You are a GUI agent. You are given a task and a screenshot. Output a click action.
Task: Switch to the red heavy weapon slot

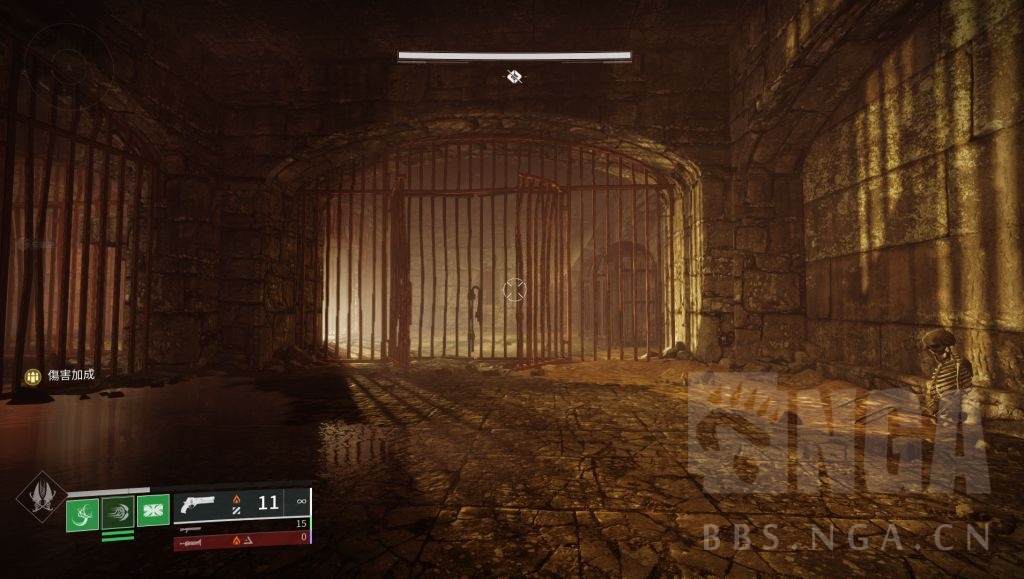pos(241,541)
